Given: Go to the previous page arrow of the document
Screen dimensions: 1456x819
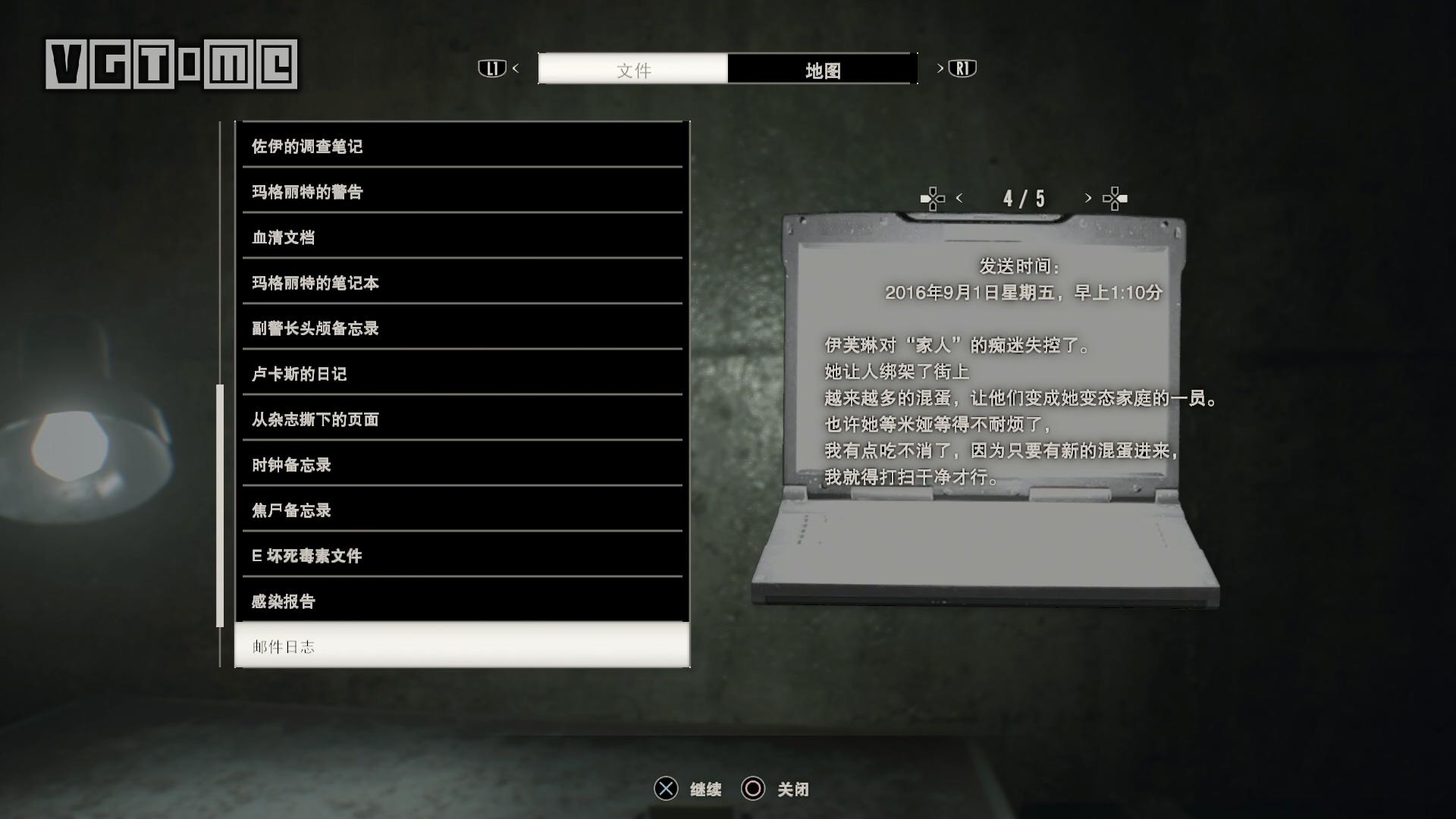Looking at the screenshot, I should (959, 198).
